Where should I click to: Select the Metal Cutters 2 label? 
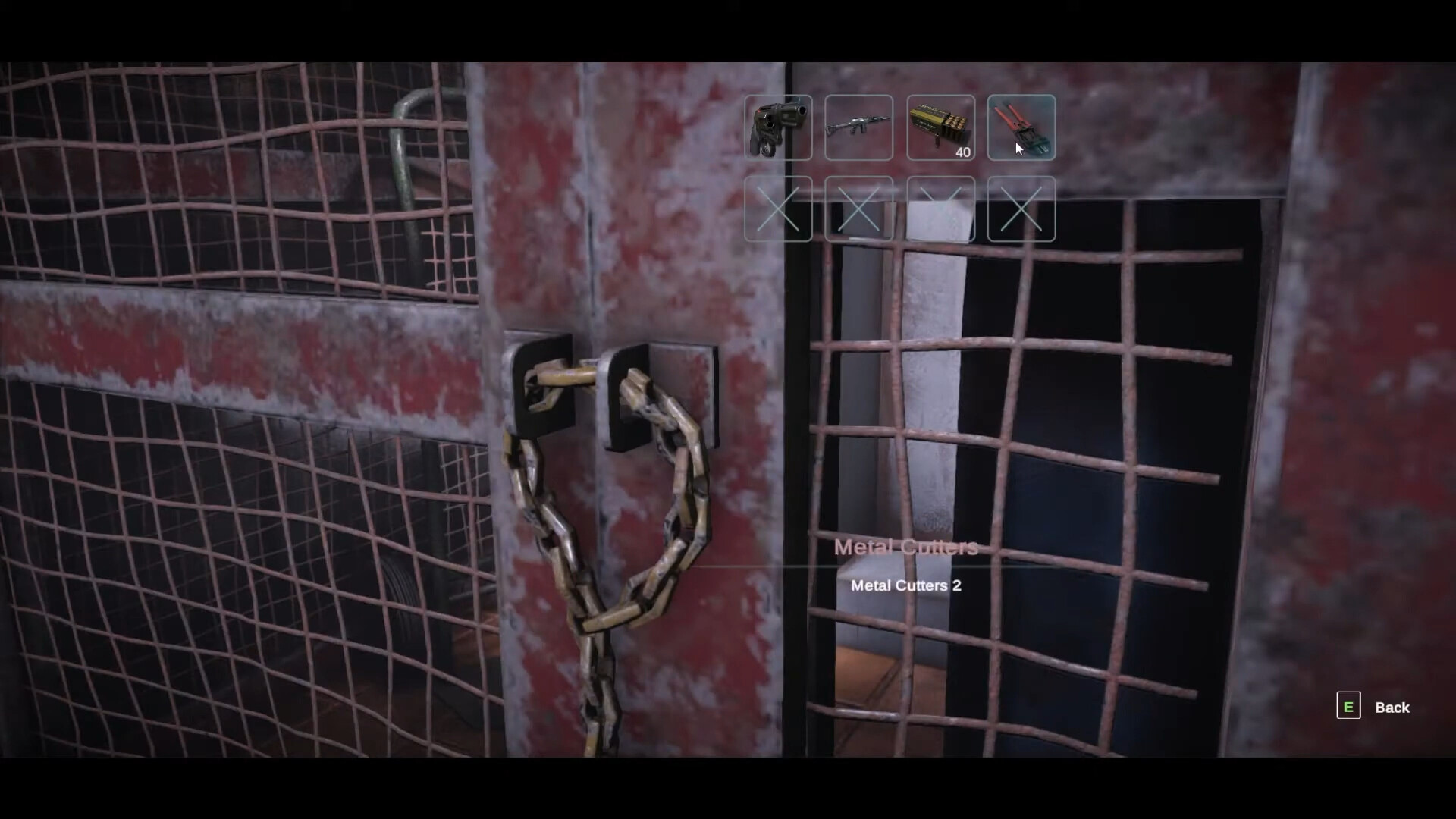point(905,585)
